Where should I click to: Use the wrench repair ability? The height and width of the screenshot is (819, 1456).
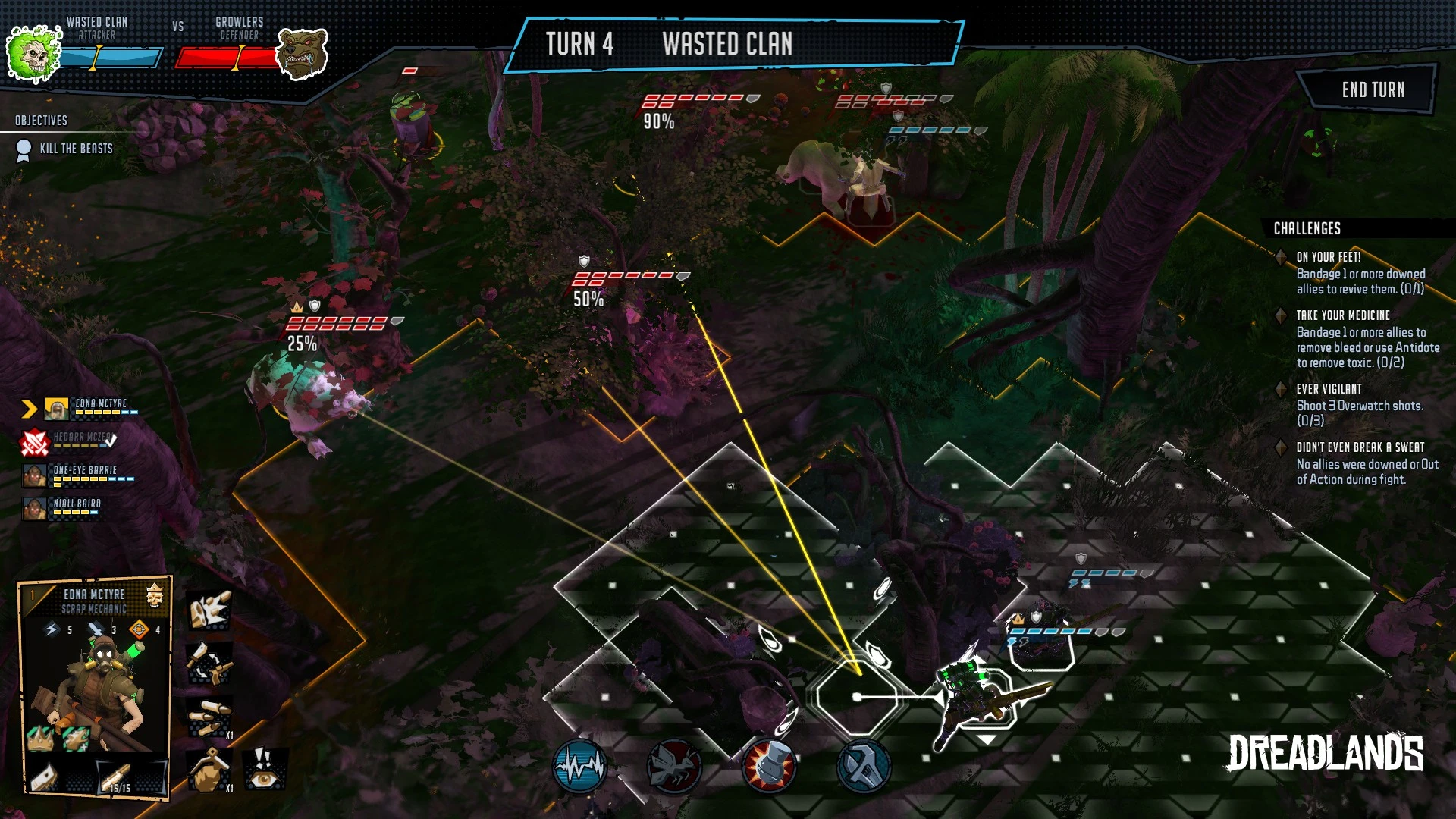[x=863, y=767]
